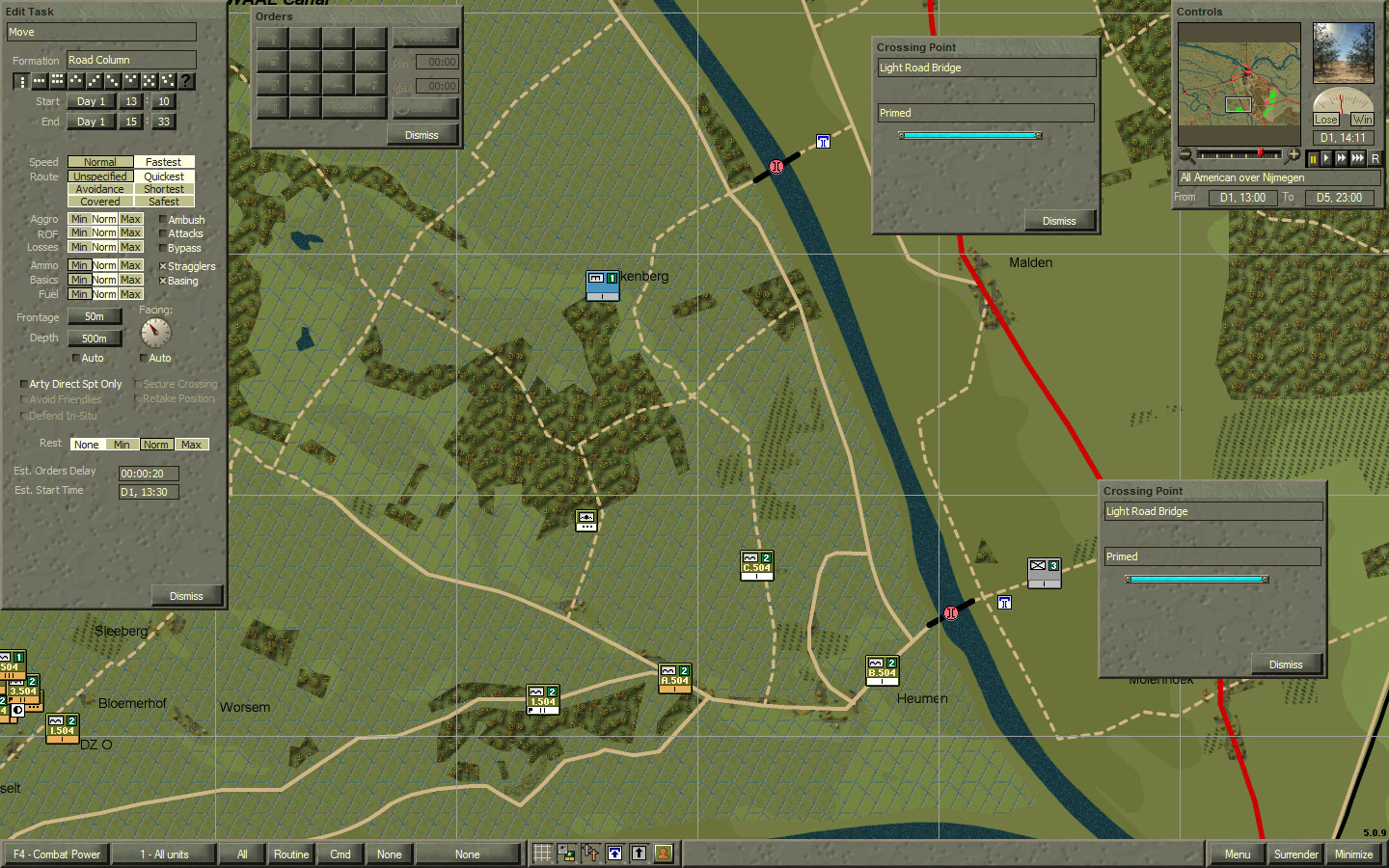Switch to the F4 - Combat Power view
The width and height of the screenshot is (1389, 868).
click(56, 854)
